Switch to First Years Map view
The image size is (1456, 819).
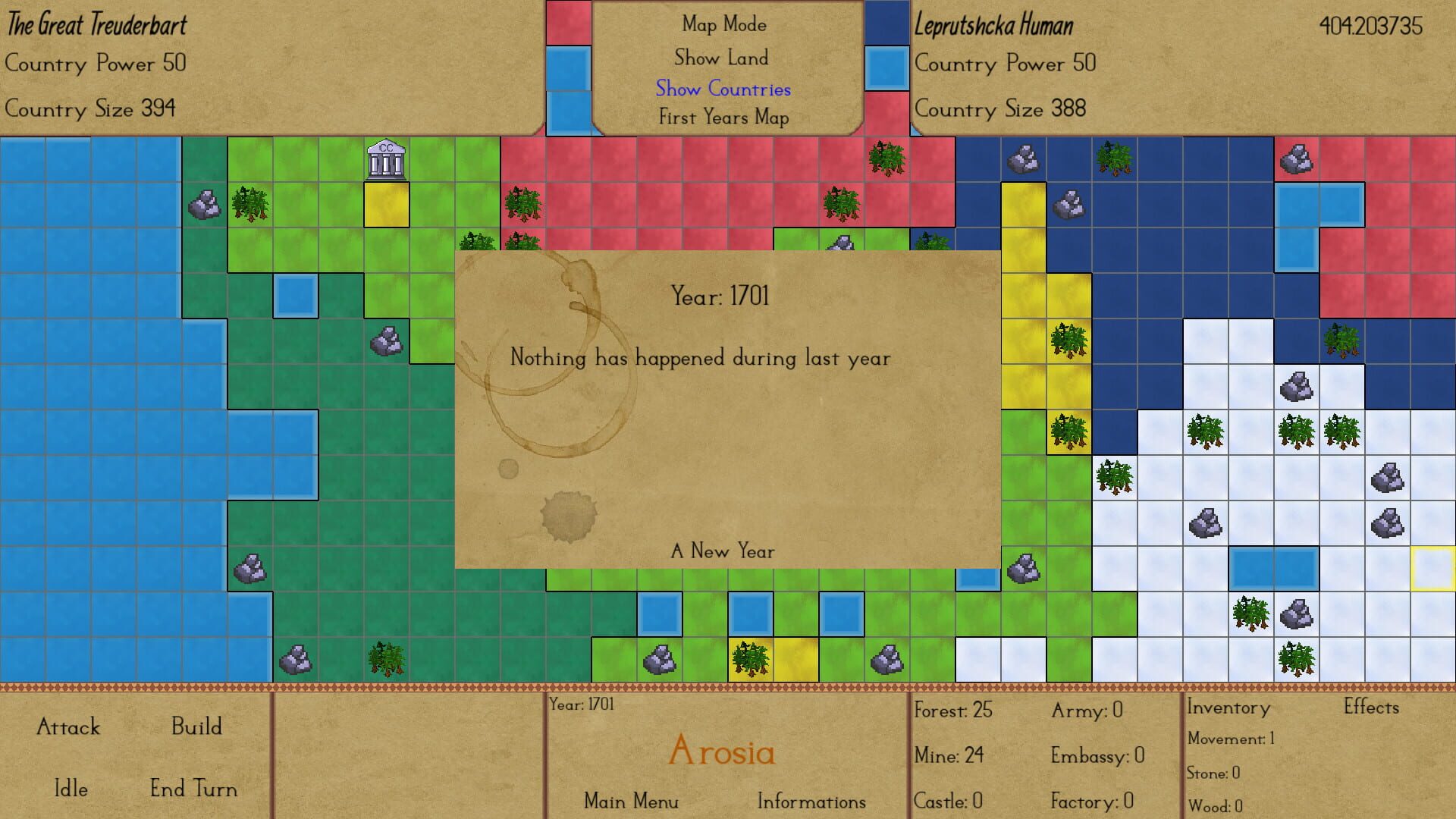pyautogui.click(x=723, y=118)
